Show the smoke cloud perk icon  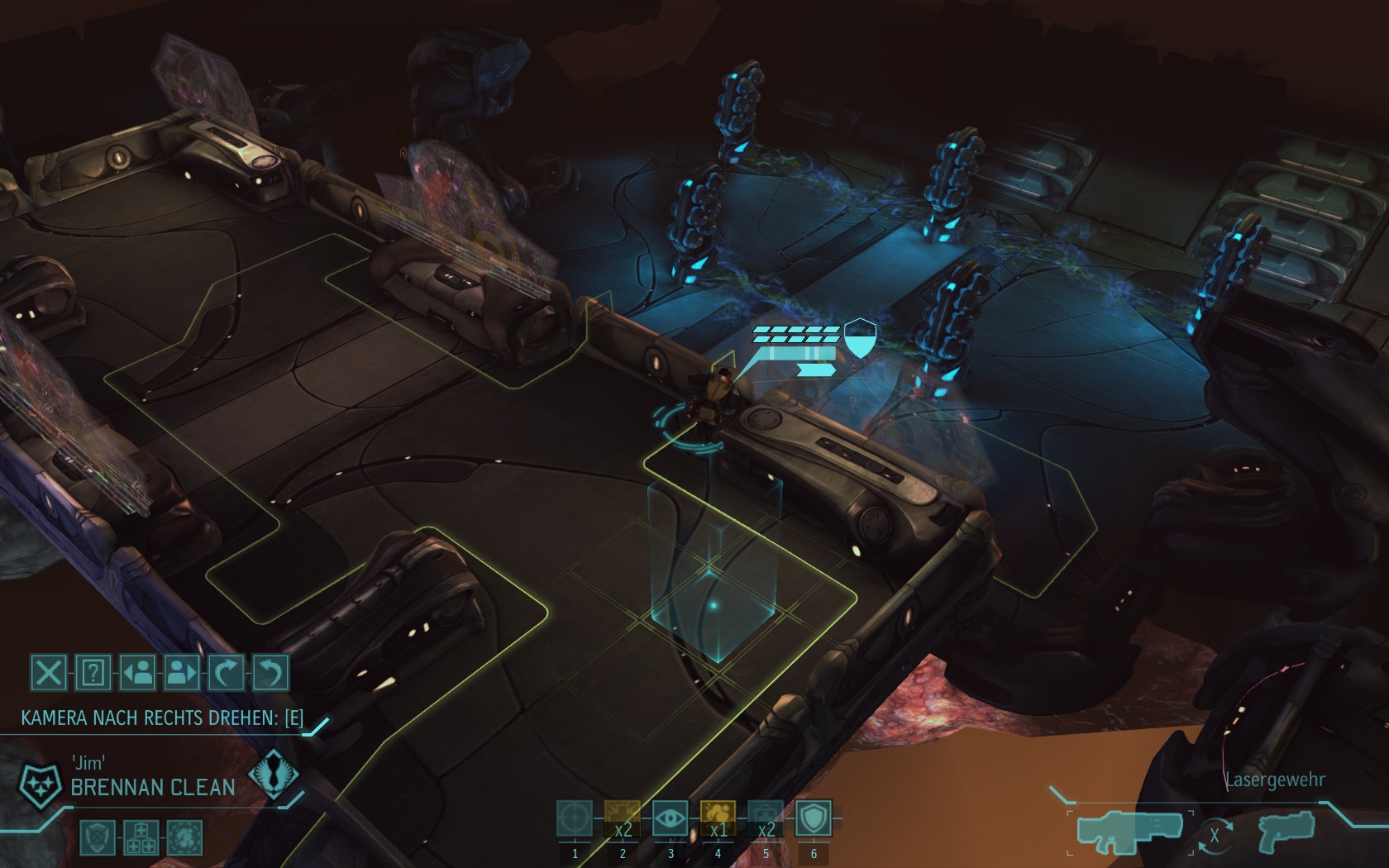pyautogui.click(x=184, y=837)
